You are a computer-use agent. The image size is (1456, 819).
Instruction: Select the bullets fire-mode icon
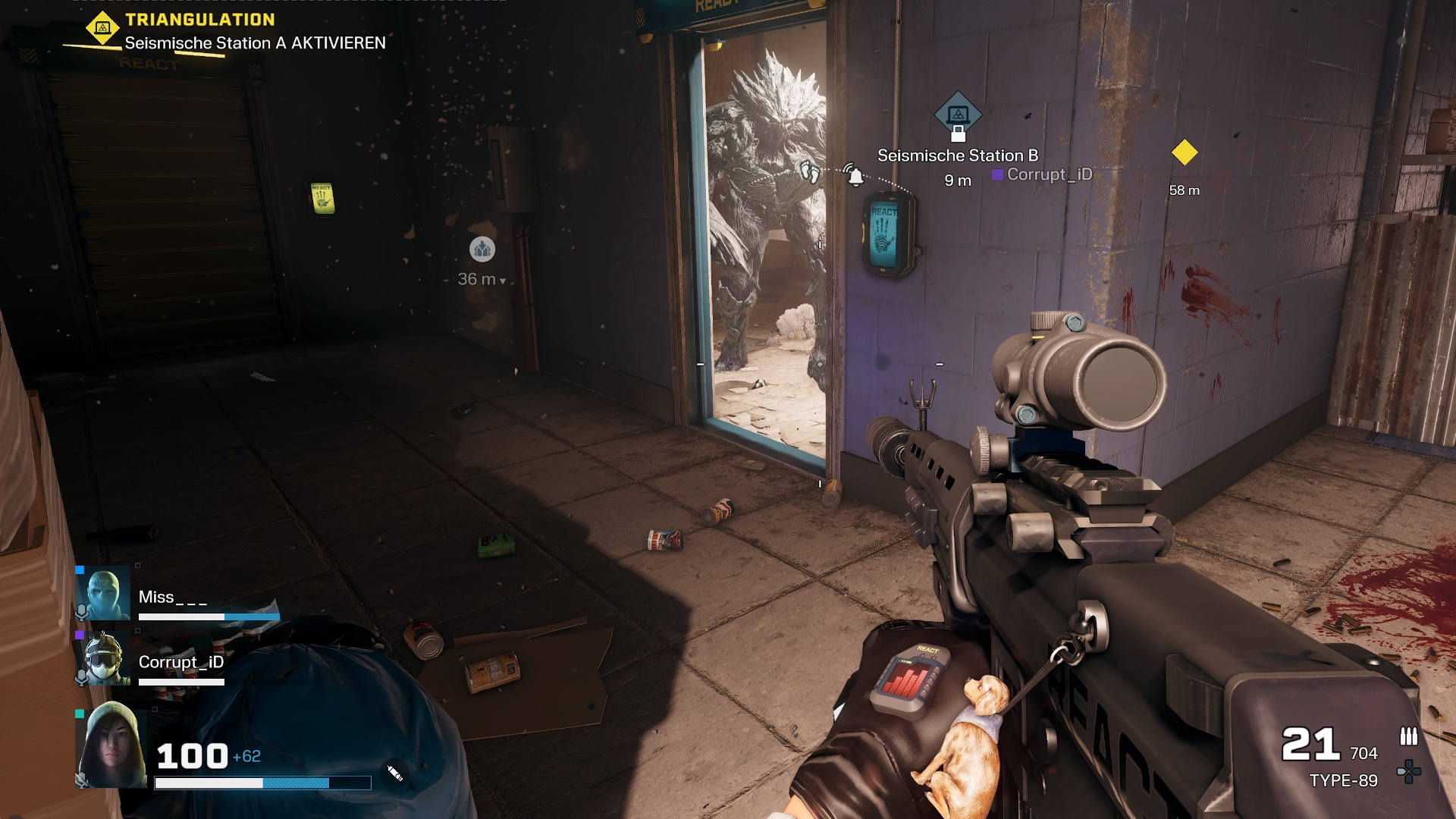1408,736
